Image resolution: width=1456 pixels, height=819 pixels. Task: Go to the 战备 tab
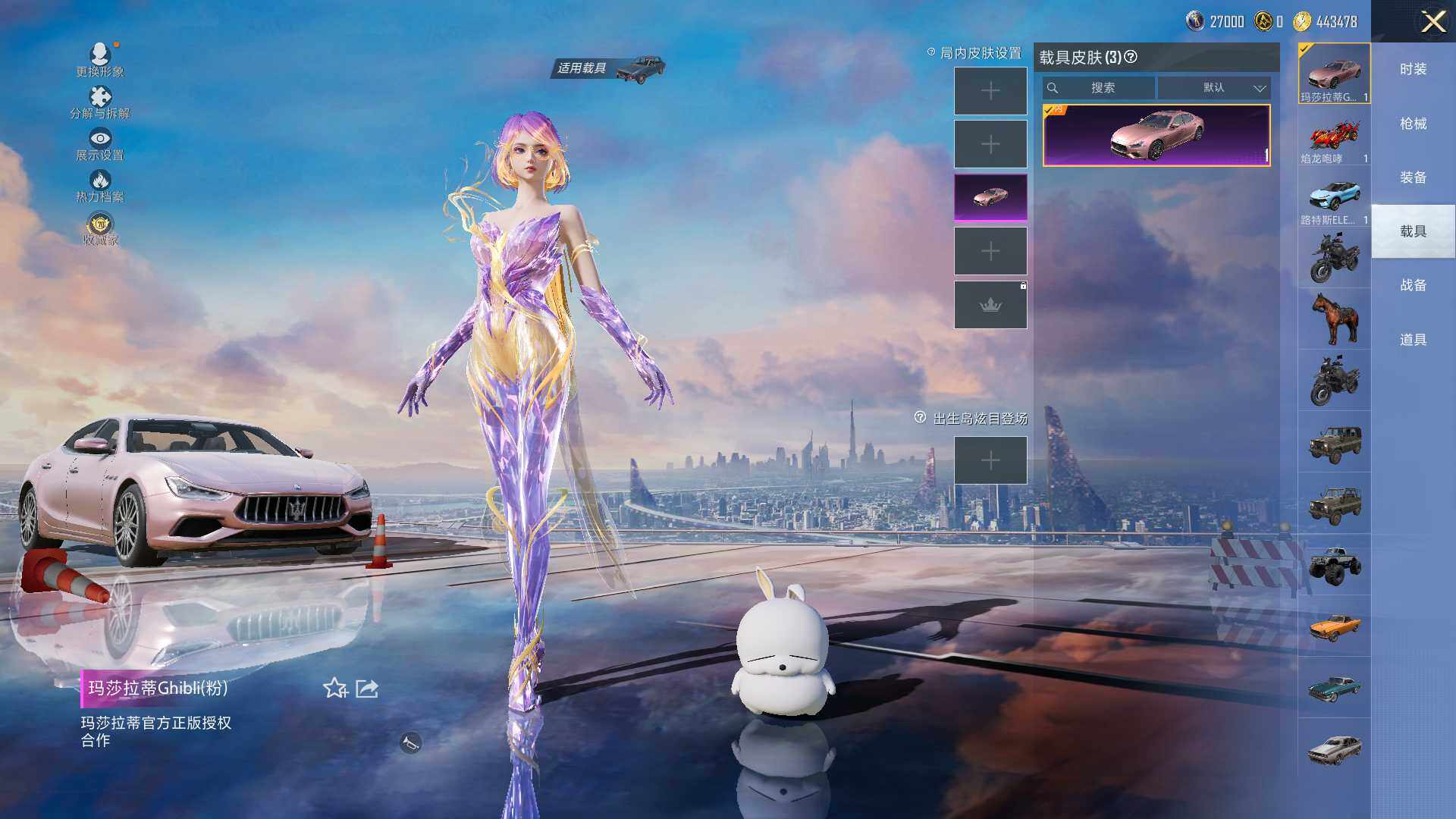1413,285
